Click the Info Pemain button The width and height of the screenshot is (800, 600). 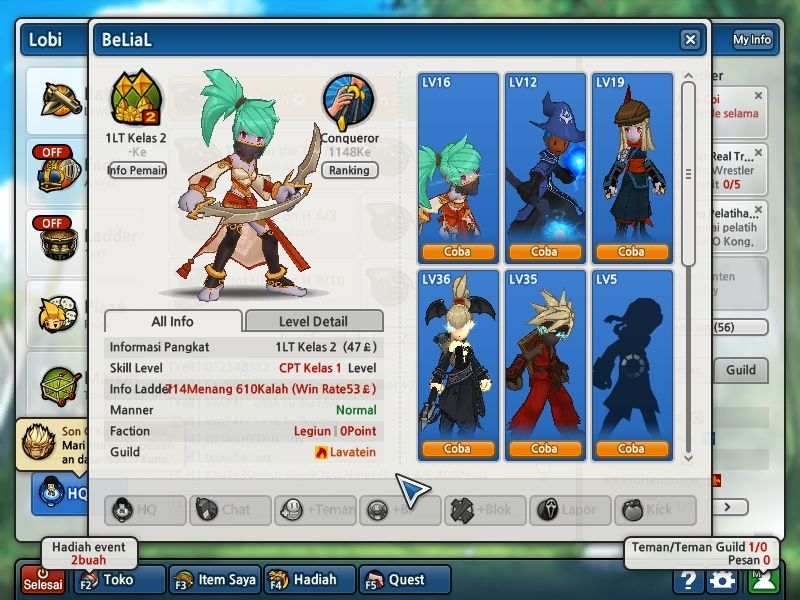click(x=136, y=170)
